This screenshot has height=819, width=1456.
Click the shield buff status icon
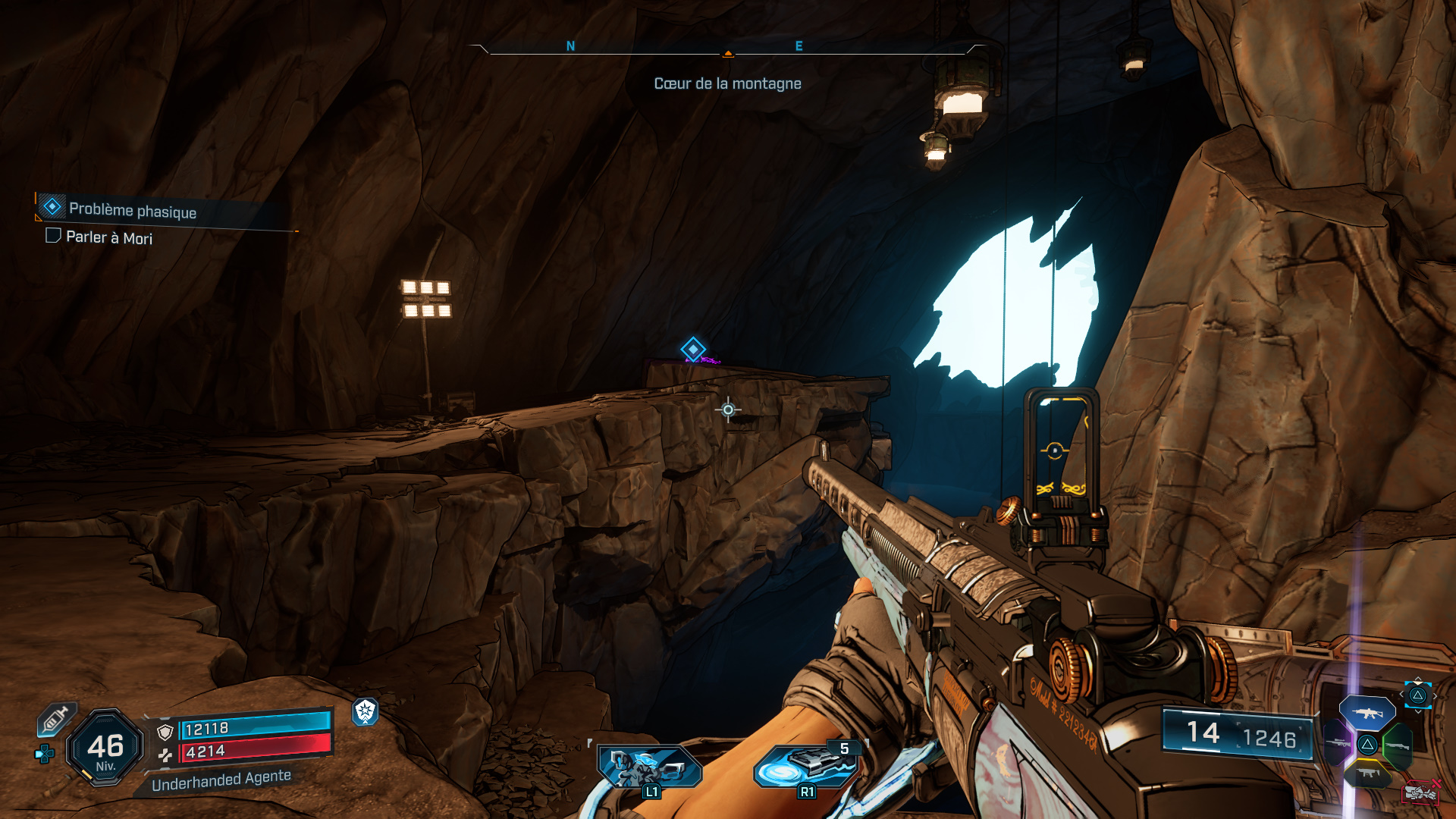(366, 711)
